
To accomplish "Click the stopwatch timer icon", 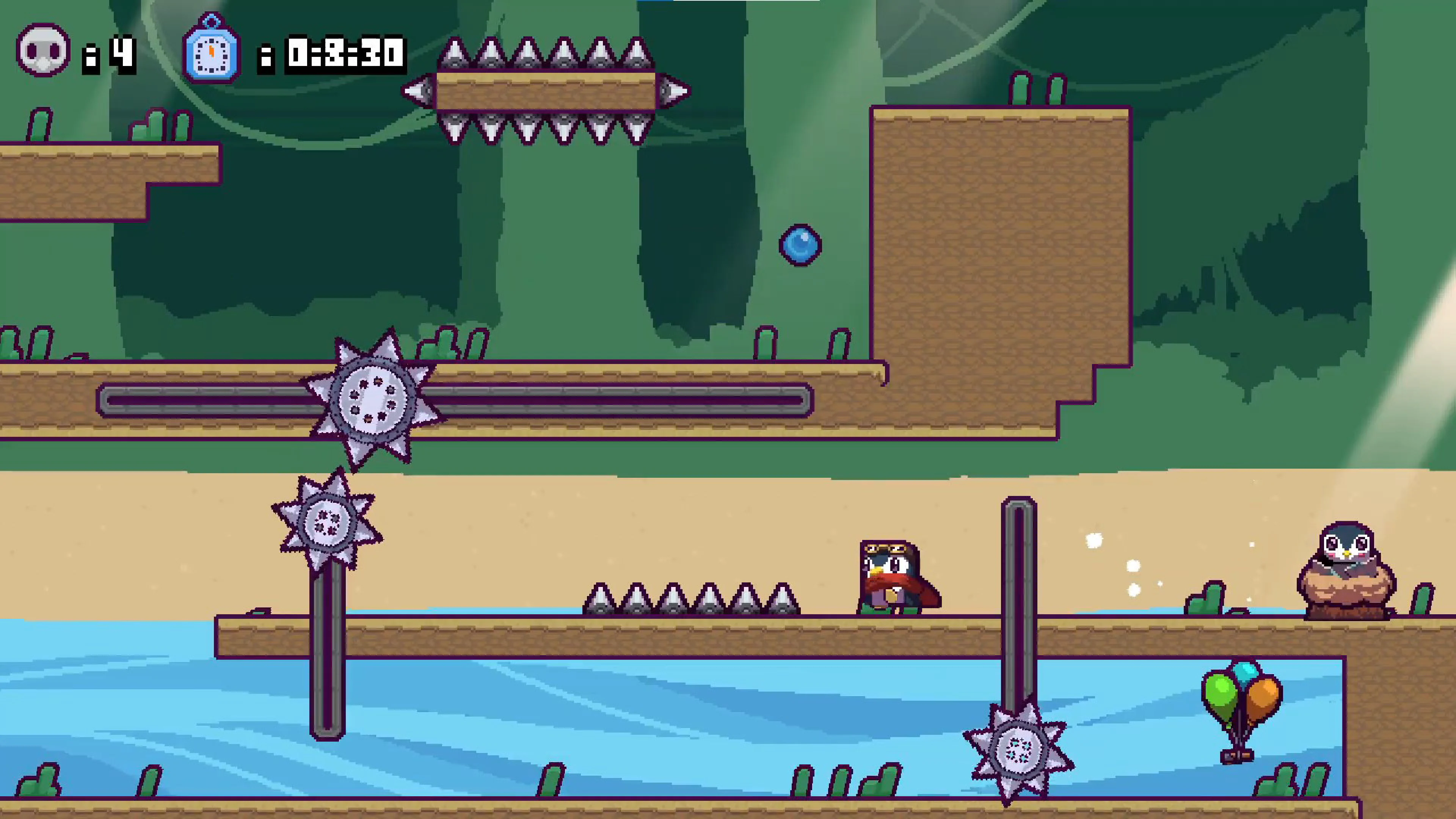I will [x=211, y=54].
